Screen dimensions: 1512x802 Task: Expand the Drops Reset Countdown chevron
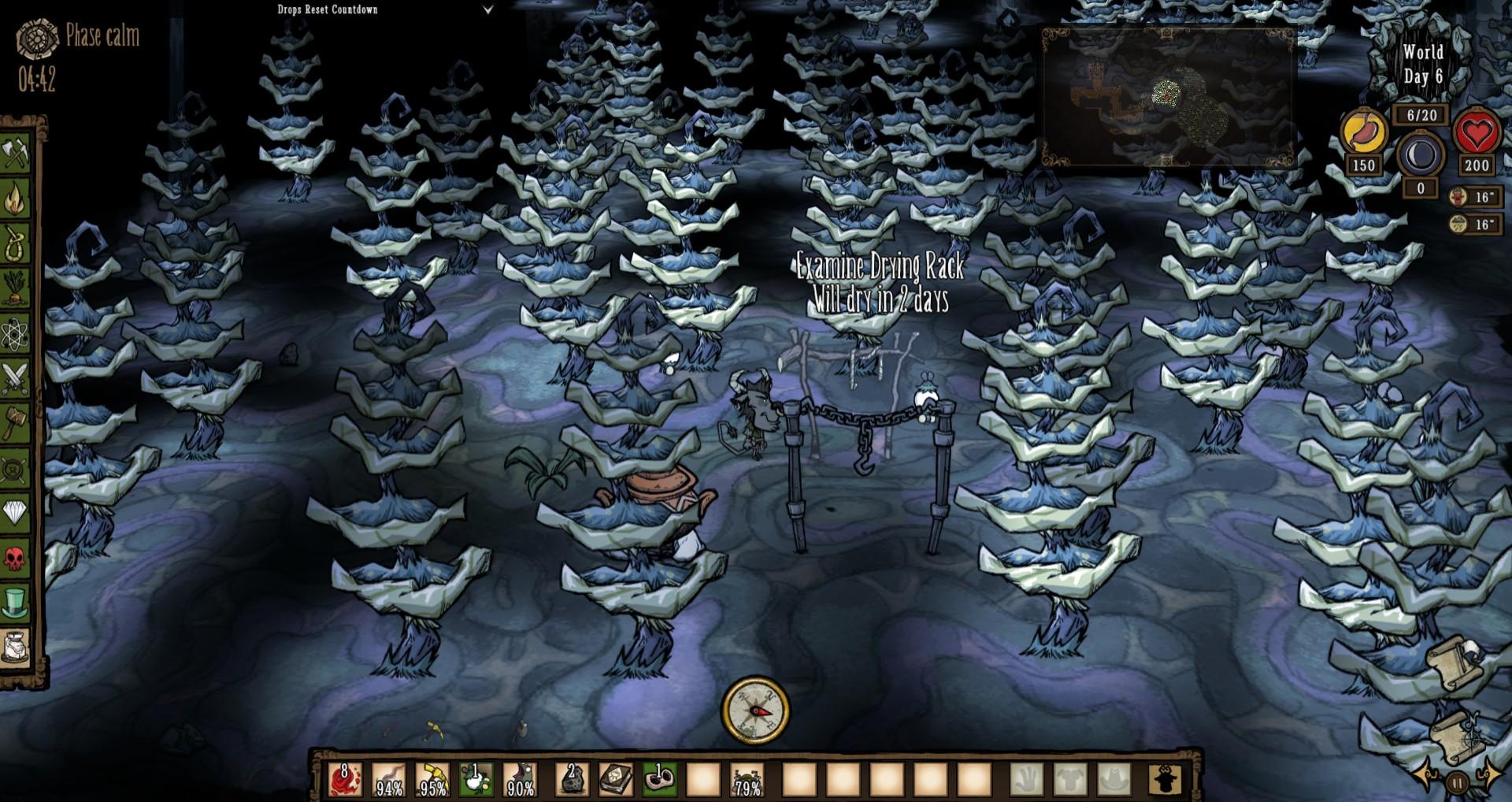pyautogui.click(x=488, y=9)
